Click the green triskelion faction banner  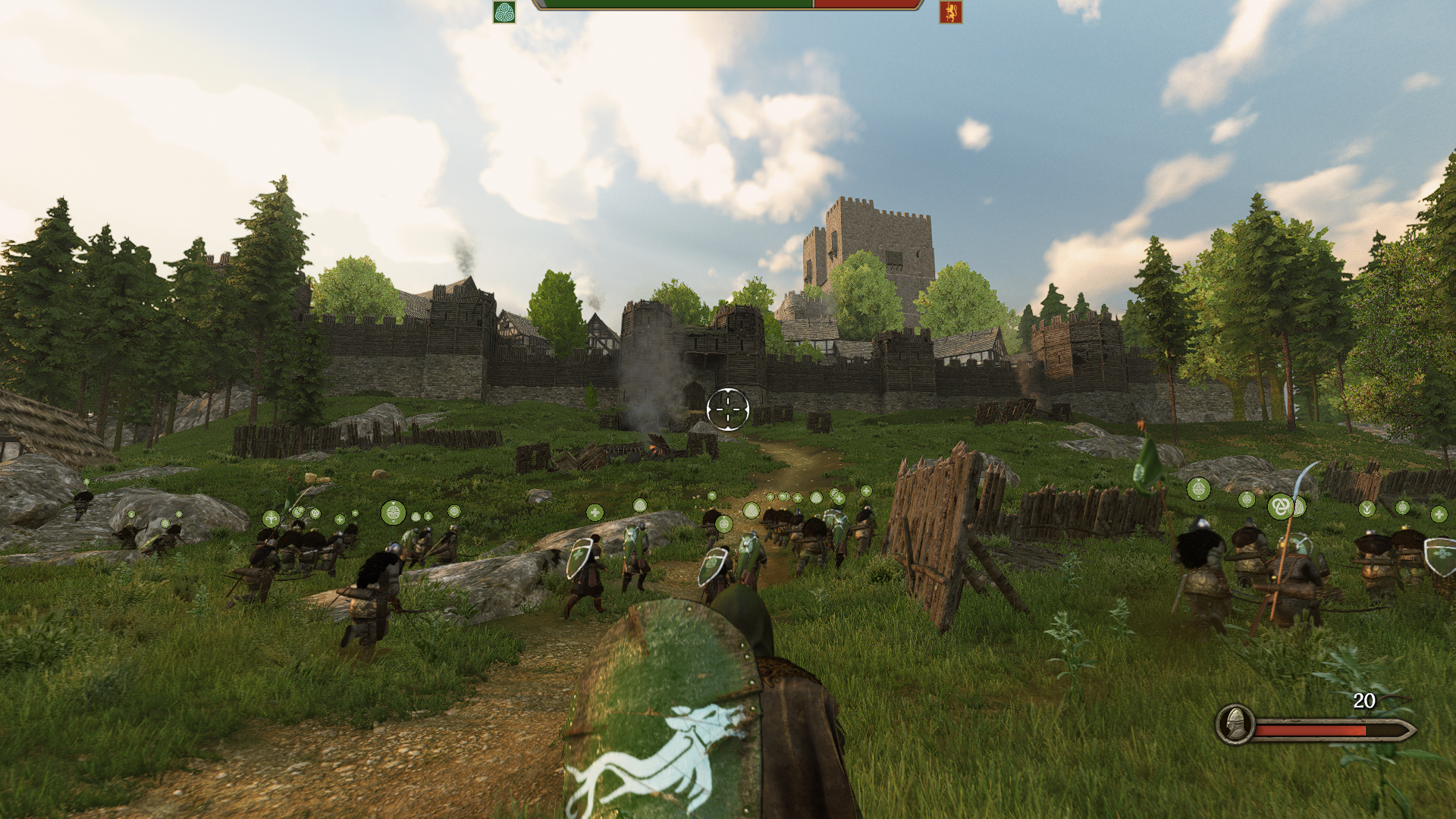tap(504, 12)
